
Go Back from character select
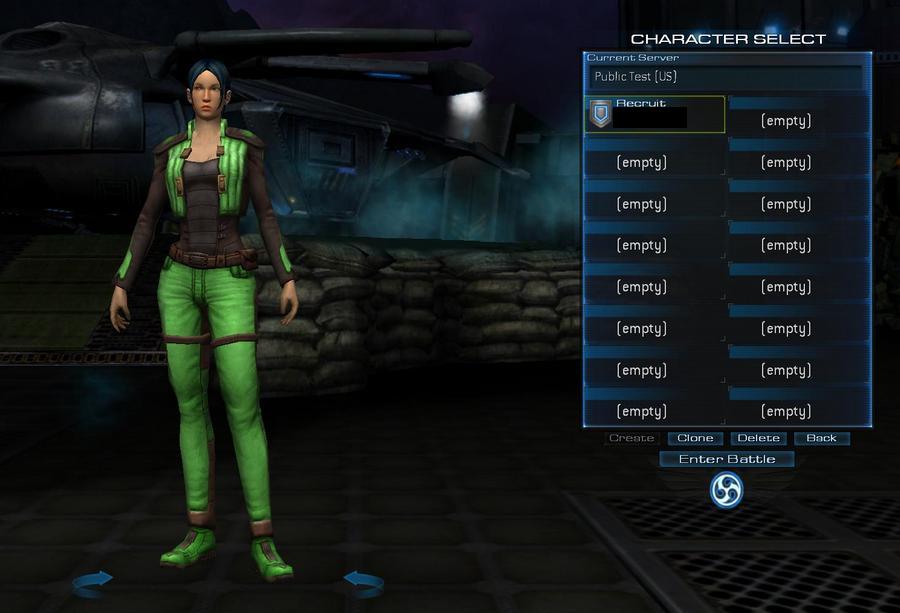coord(821,438)
